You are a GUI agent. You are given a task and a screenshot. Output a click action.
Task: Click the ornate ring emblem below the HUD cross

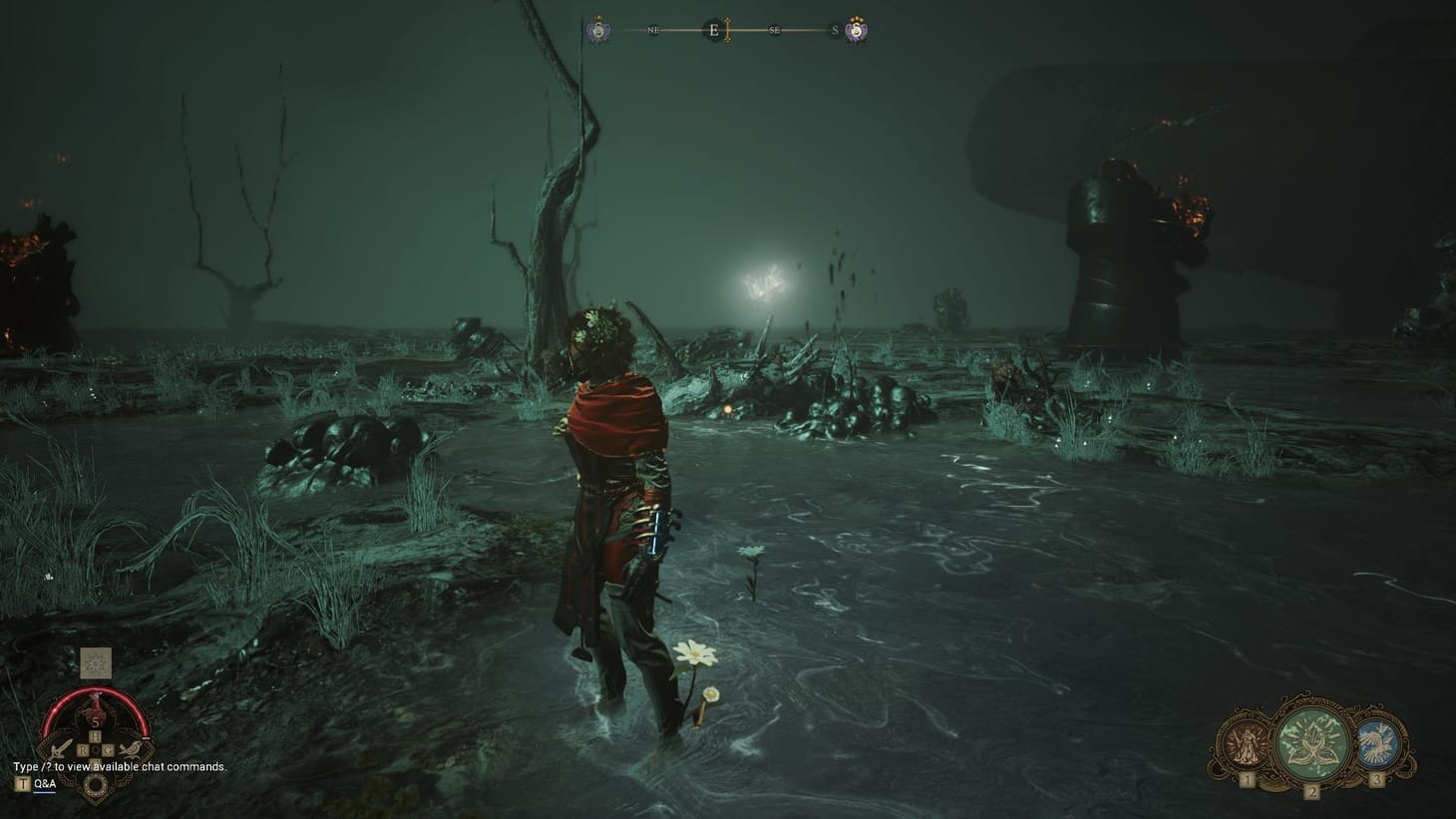[x=98, y=782]
